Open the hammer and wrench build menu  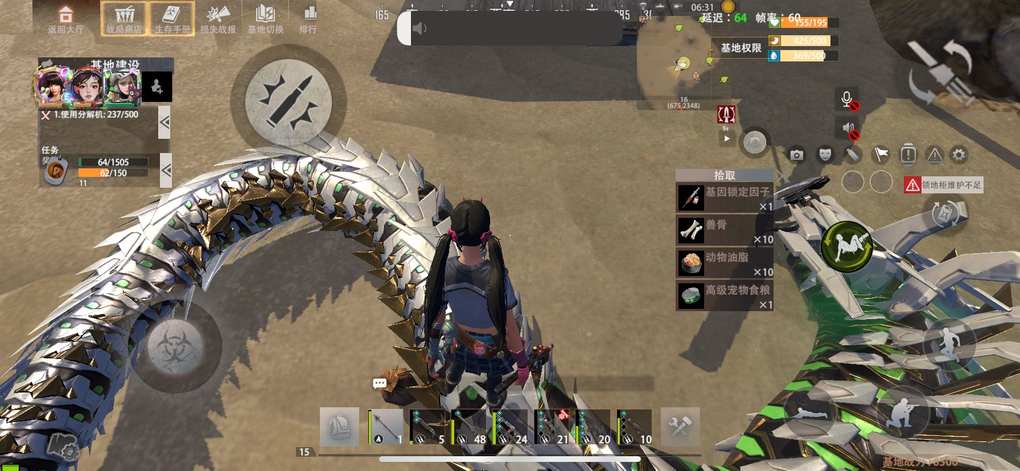680,427
